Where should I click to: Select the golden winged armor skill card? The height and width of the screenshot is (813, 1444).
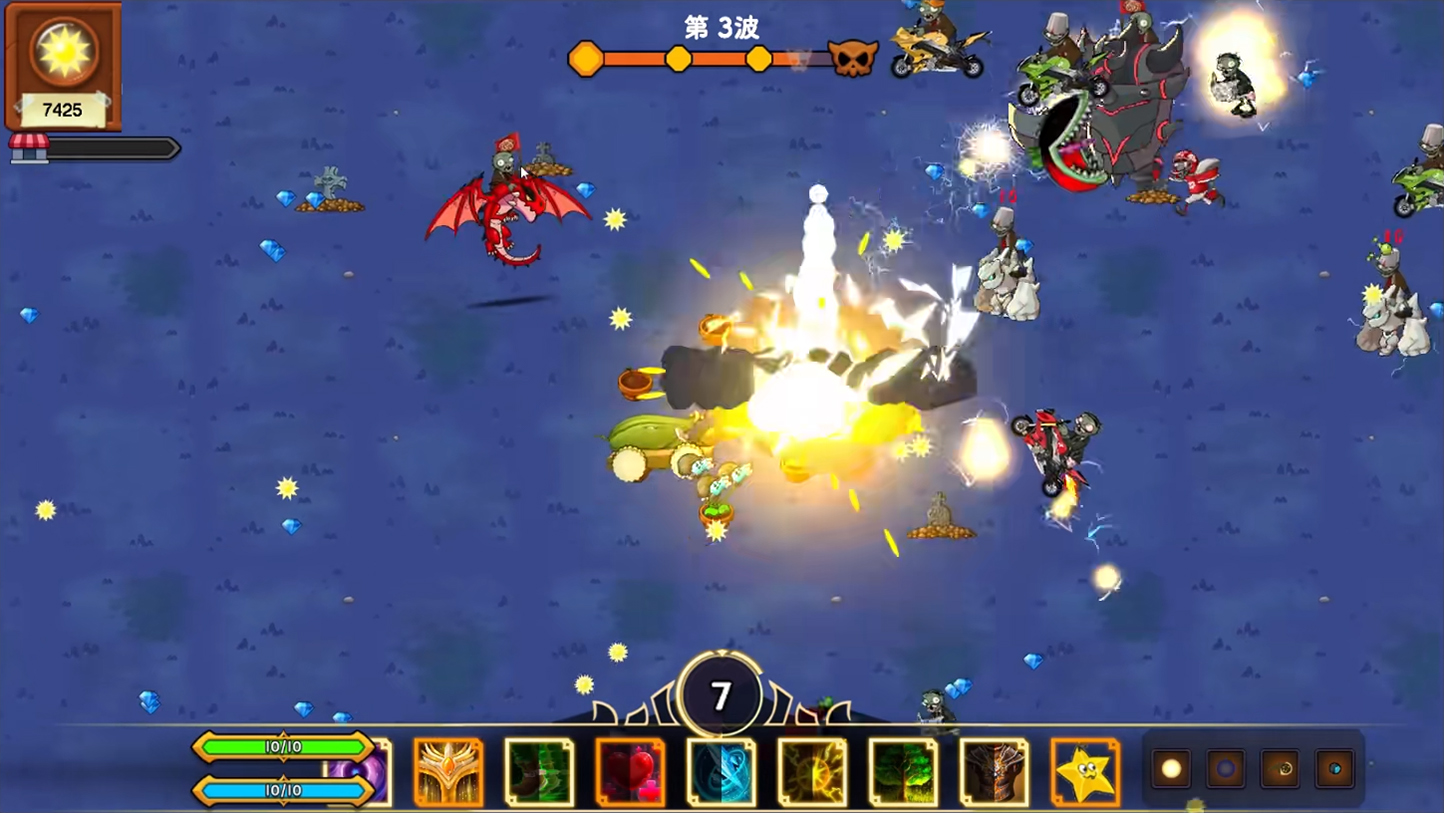click(x=448, y=771)
